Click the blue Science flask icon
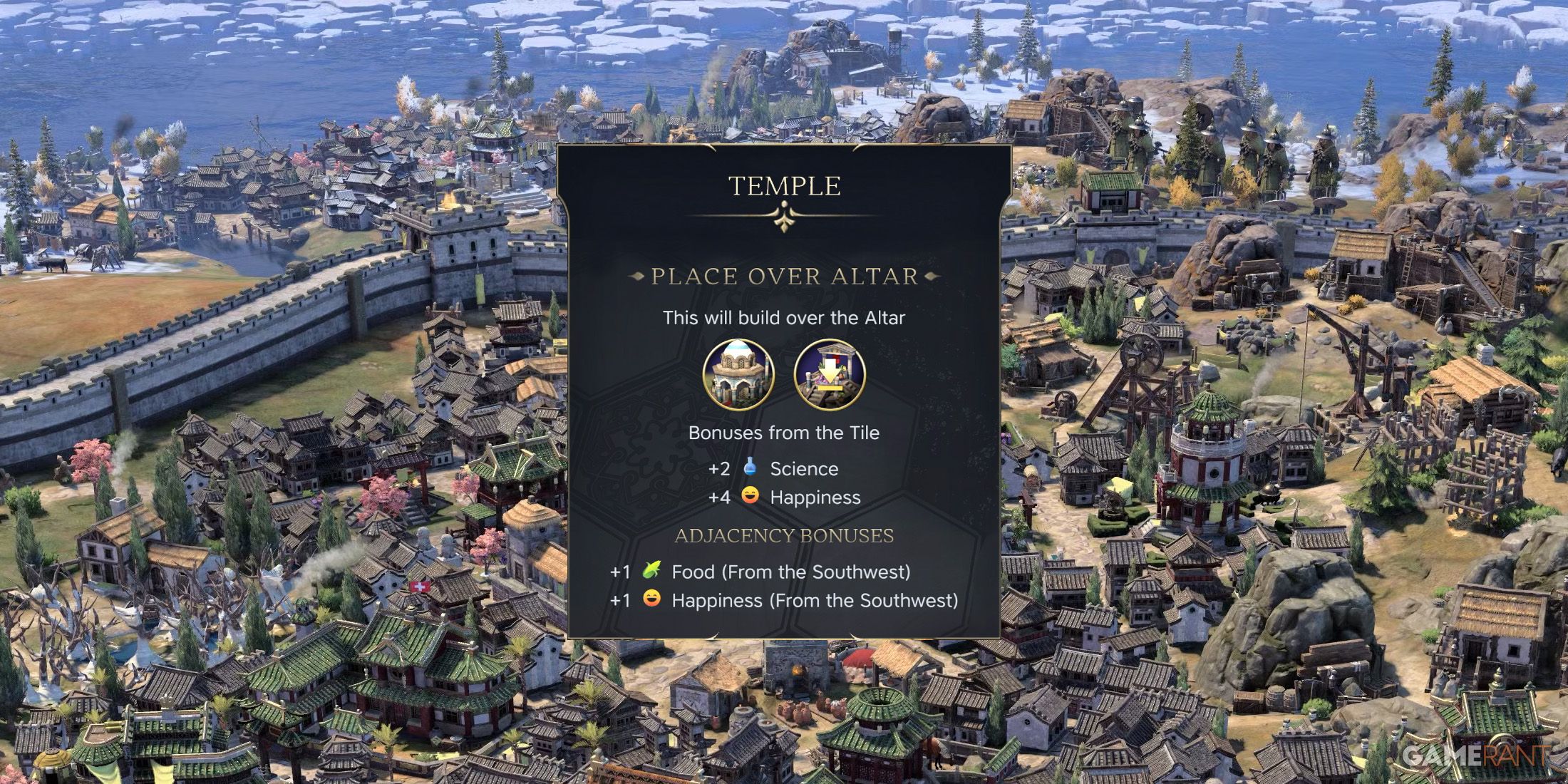This screenshot has height=784, width=1568. coord(751,468)
